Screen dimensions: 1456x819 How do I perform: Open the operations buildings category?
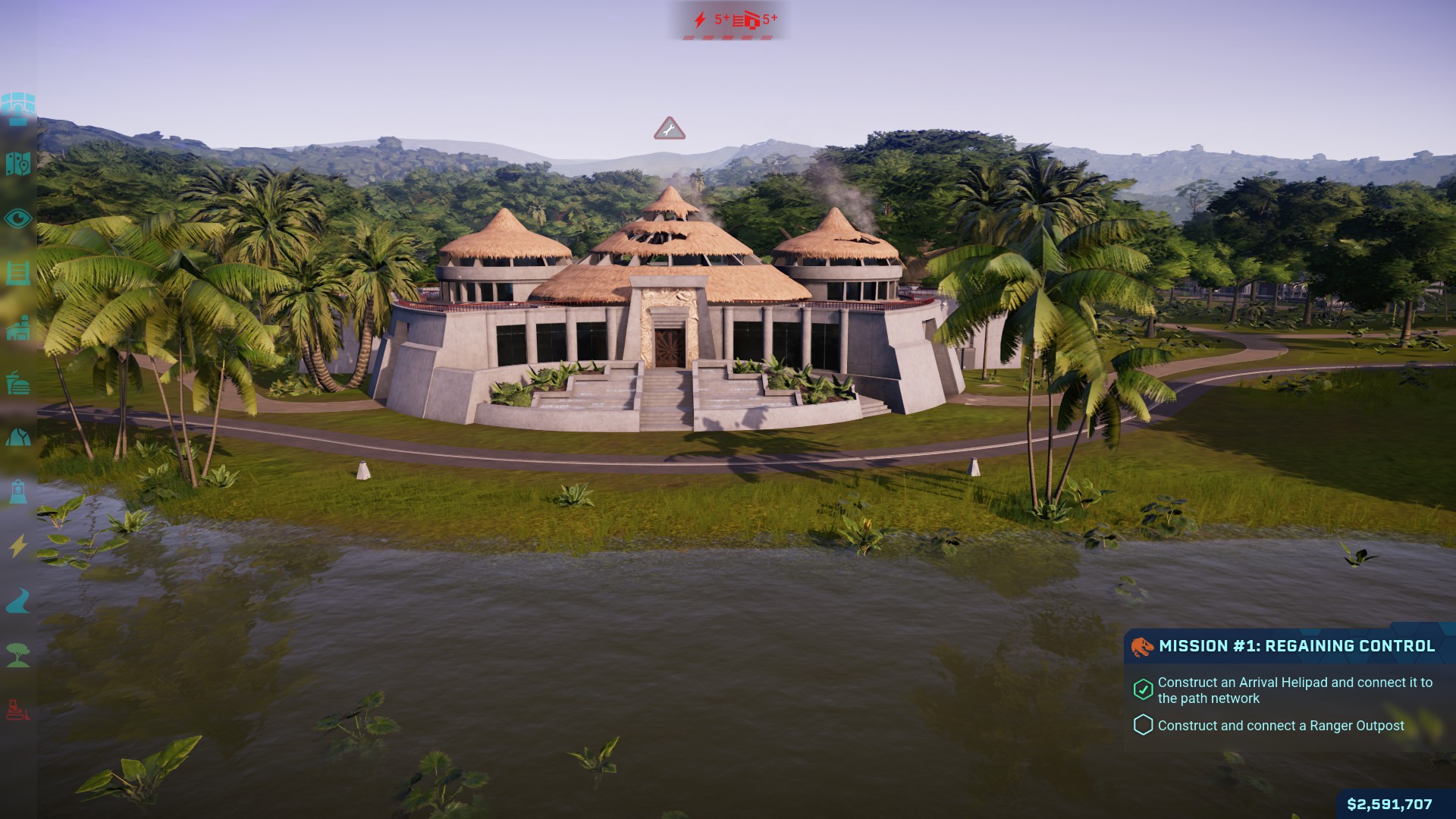pyautogui.click(x=18, y=328)
